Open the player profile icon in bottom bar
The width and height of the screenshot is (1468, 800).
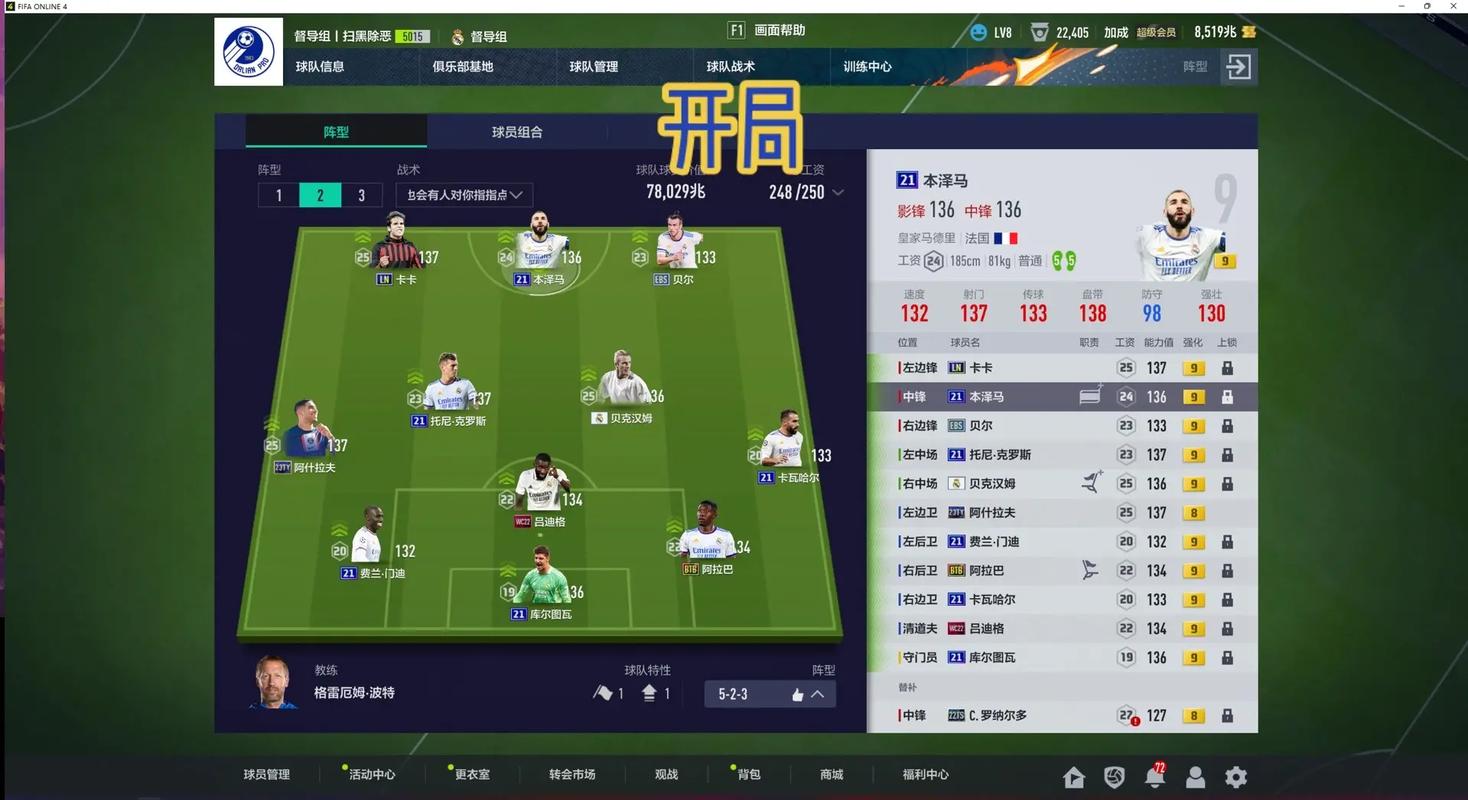tap(1196, 777)
